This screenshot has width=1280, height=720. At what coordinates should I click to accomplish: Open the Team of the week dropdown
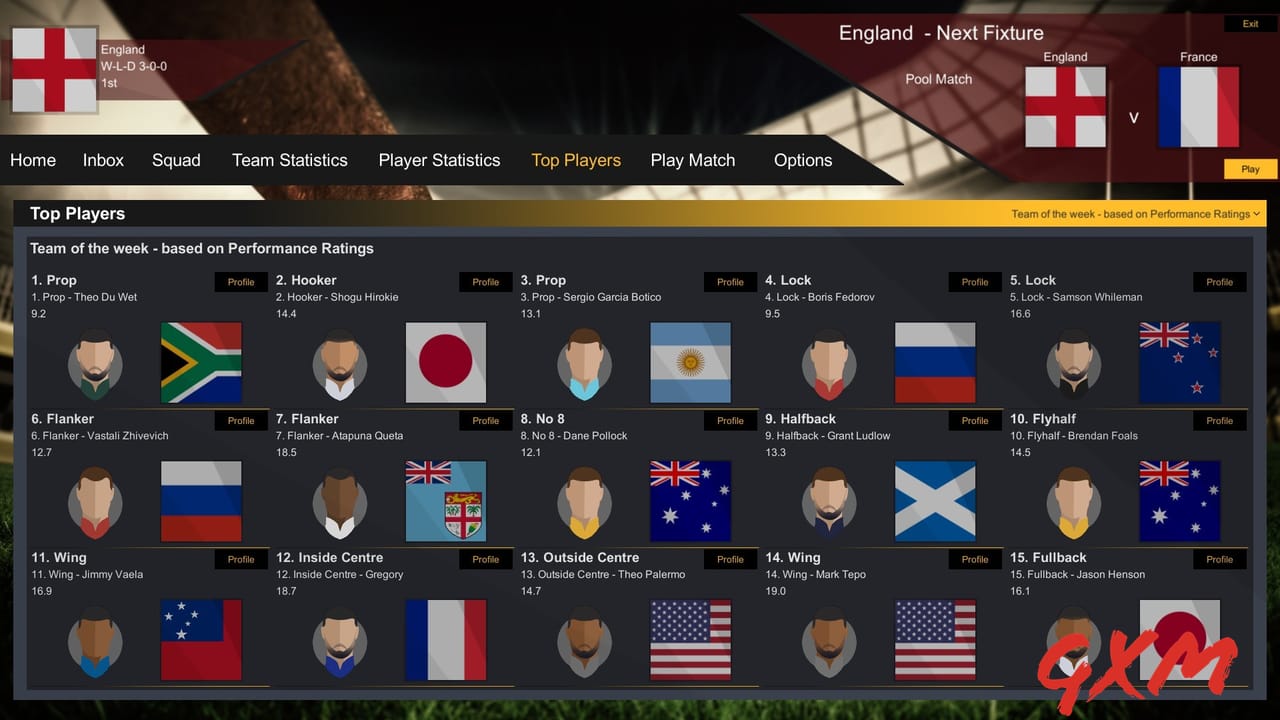1134,213
